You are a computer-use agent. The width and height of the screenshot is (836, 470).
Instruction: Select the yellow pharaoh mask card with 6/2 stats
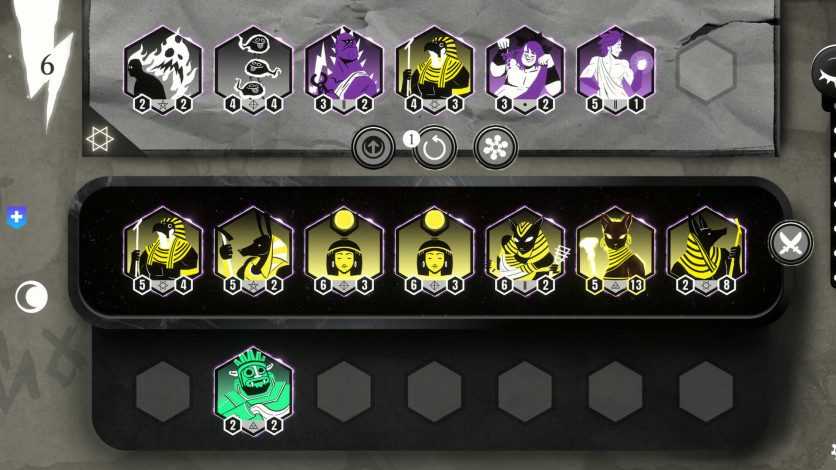pos(525,249)
